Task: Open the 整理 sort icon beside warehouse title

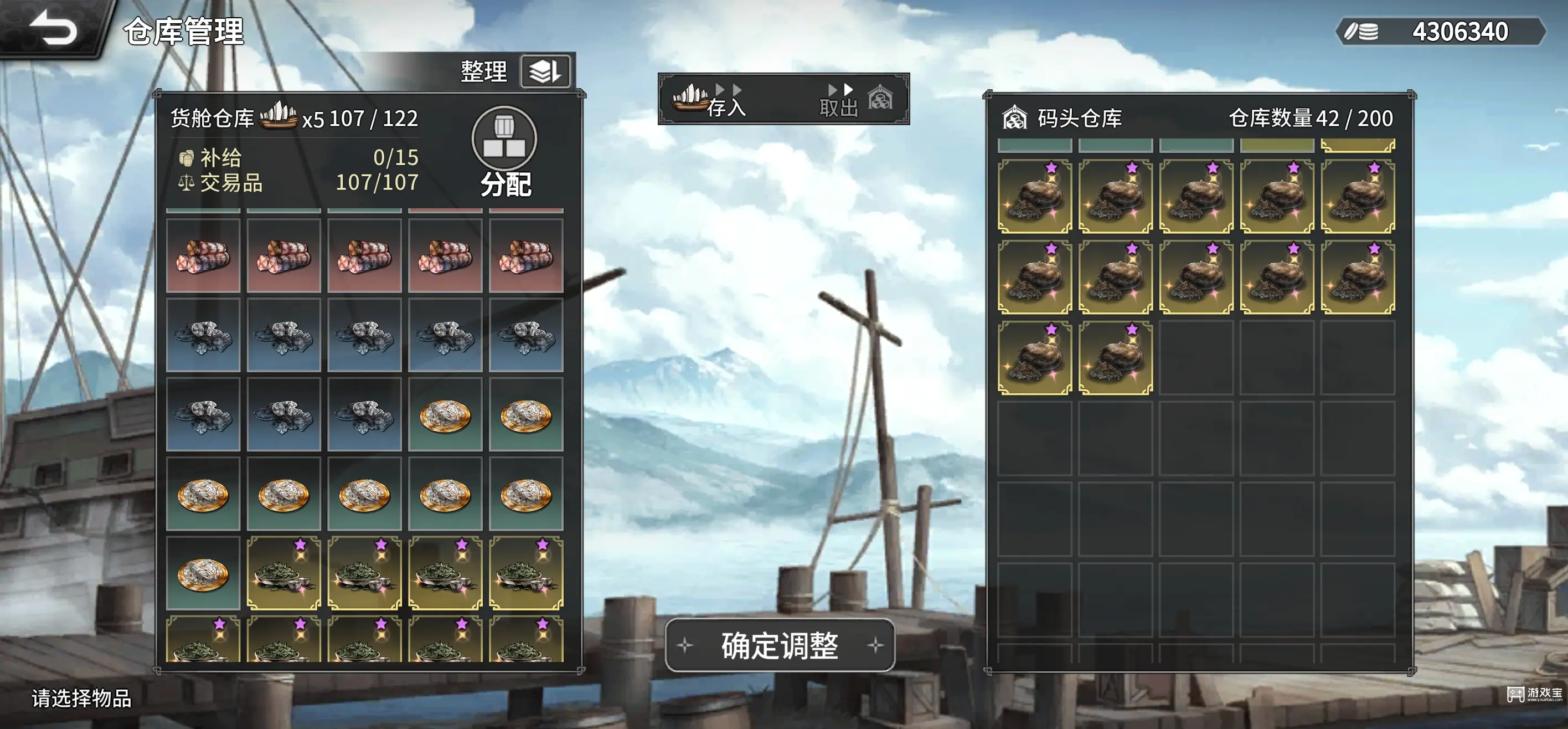Action: tap(546, 72)
